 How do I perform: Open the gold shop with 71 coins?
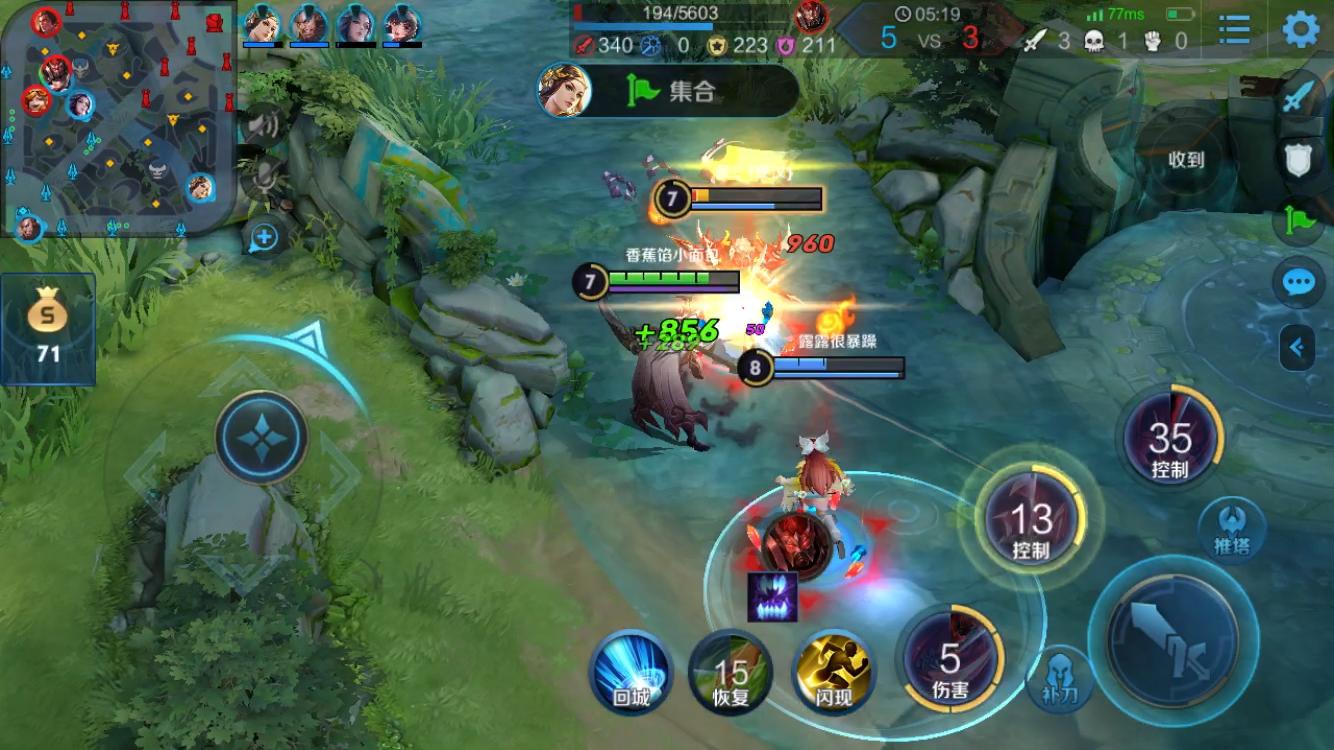(x=48, y=328)
